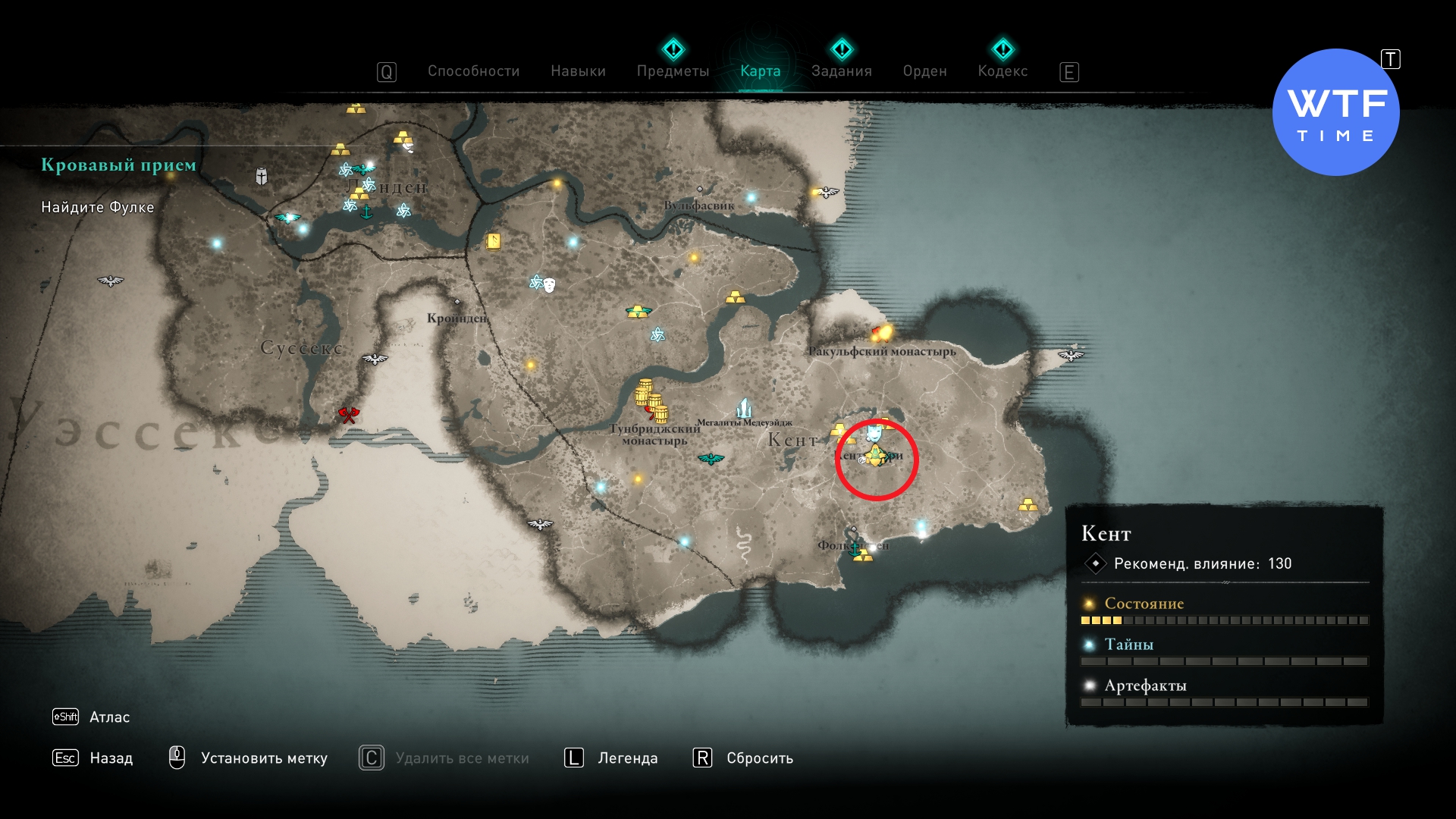Image resolution: width=1456 pixels, height=819 pixels.
Task: Open the Кодекс tab
Action: click(x=1003, y=71)
